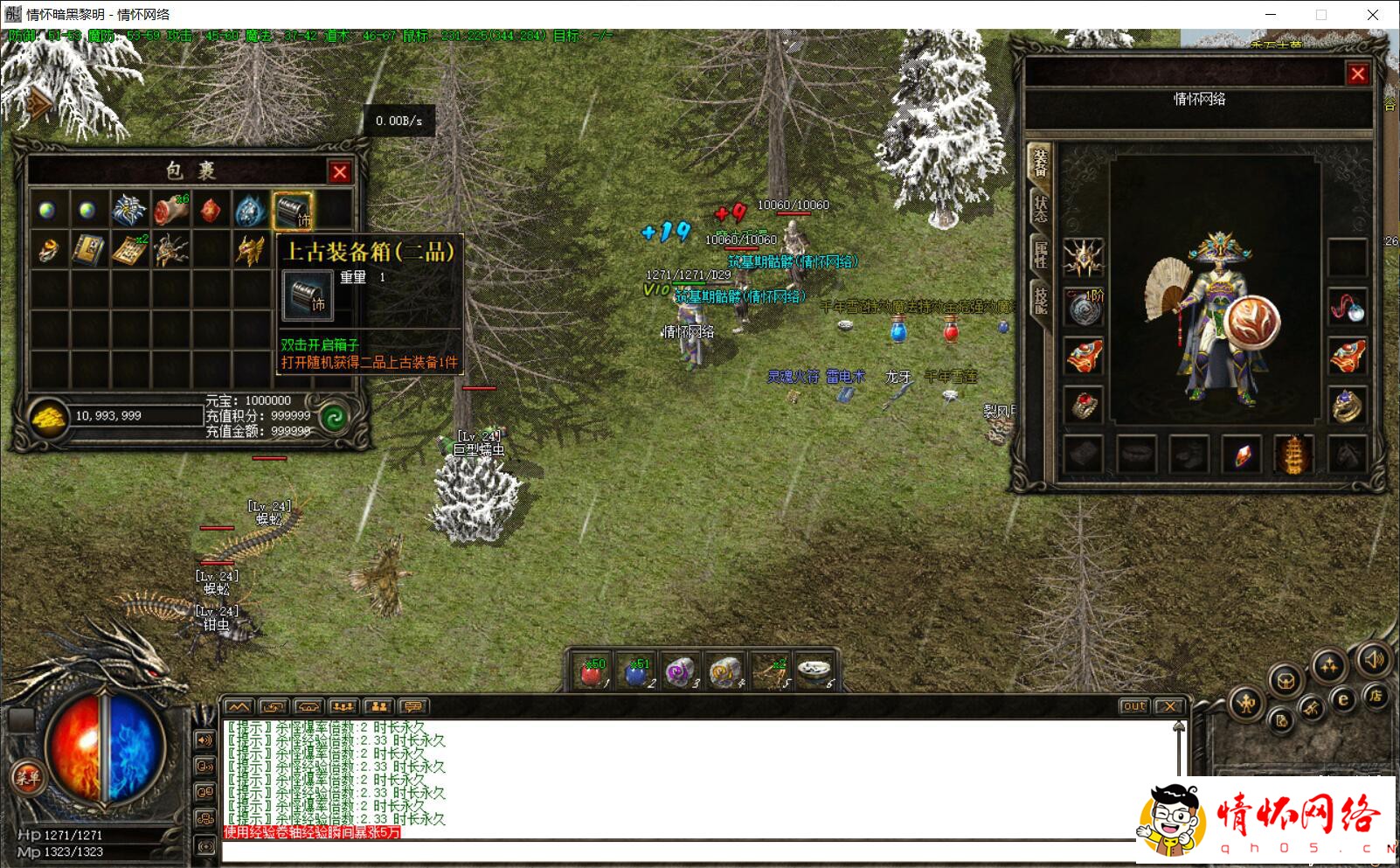Select the golden winged helmet in the bag
The width and height of the screenshot is (1400, 868).
click(x=250, y=251)
